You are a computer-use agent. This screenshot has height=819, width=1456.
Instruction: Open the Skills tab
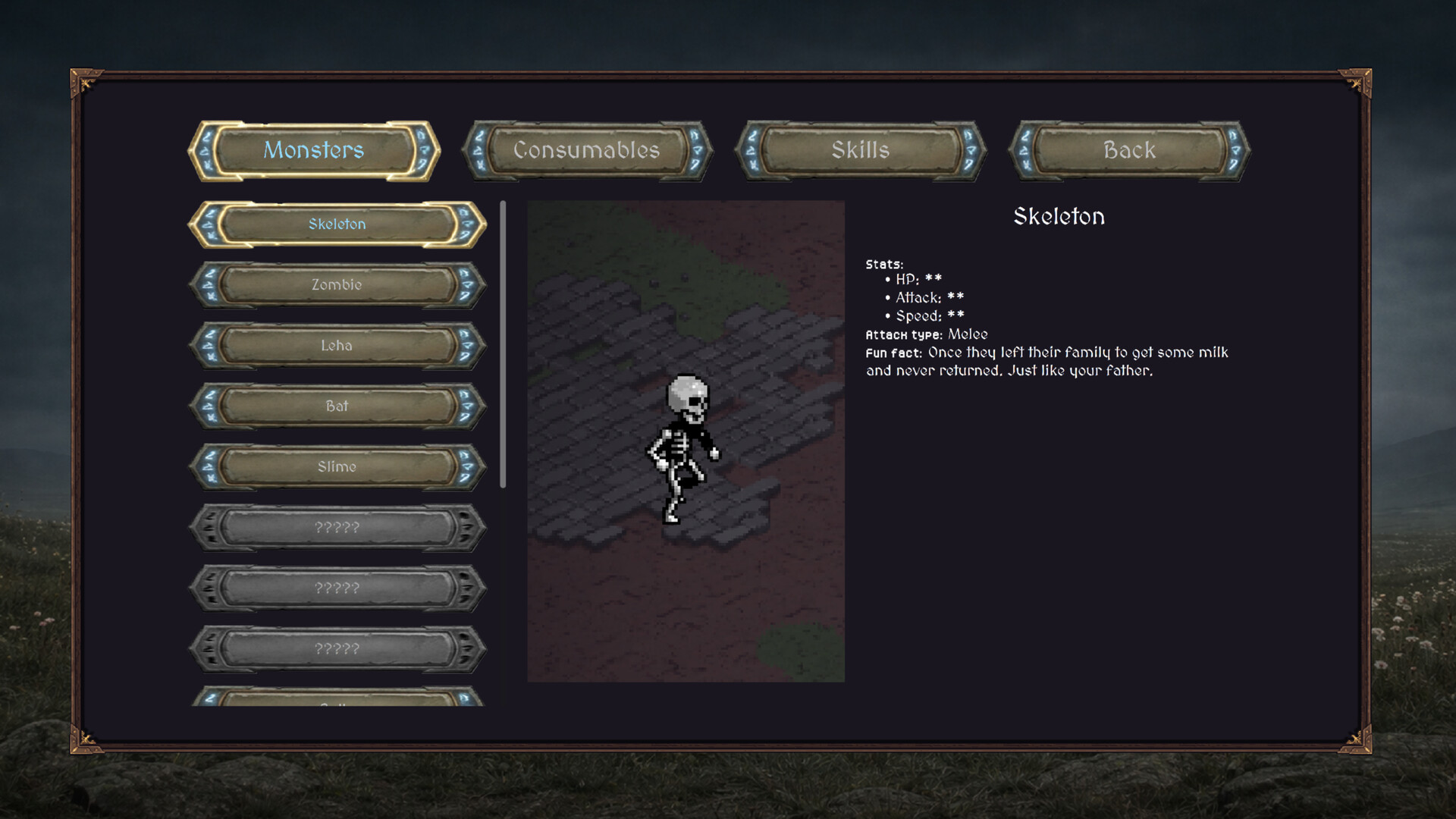click(861, 149)
